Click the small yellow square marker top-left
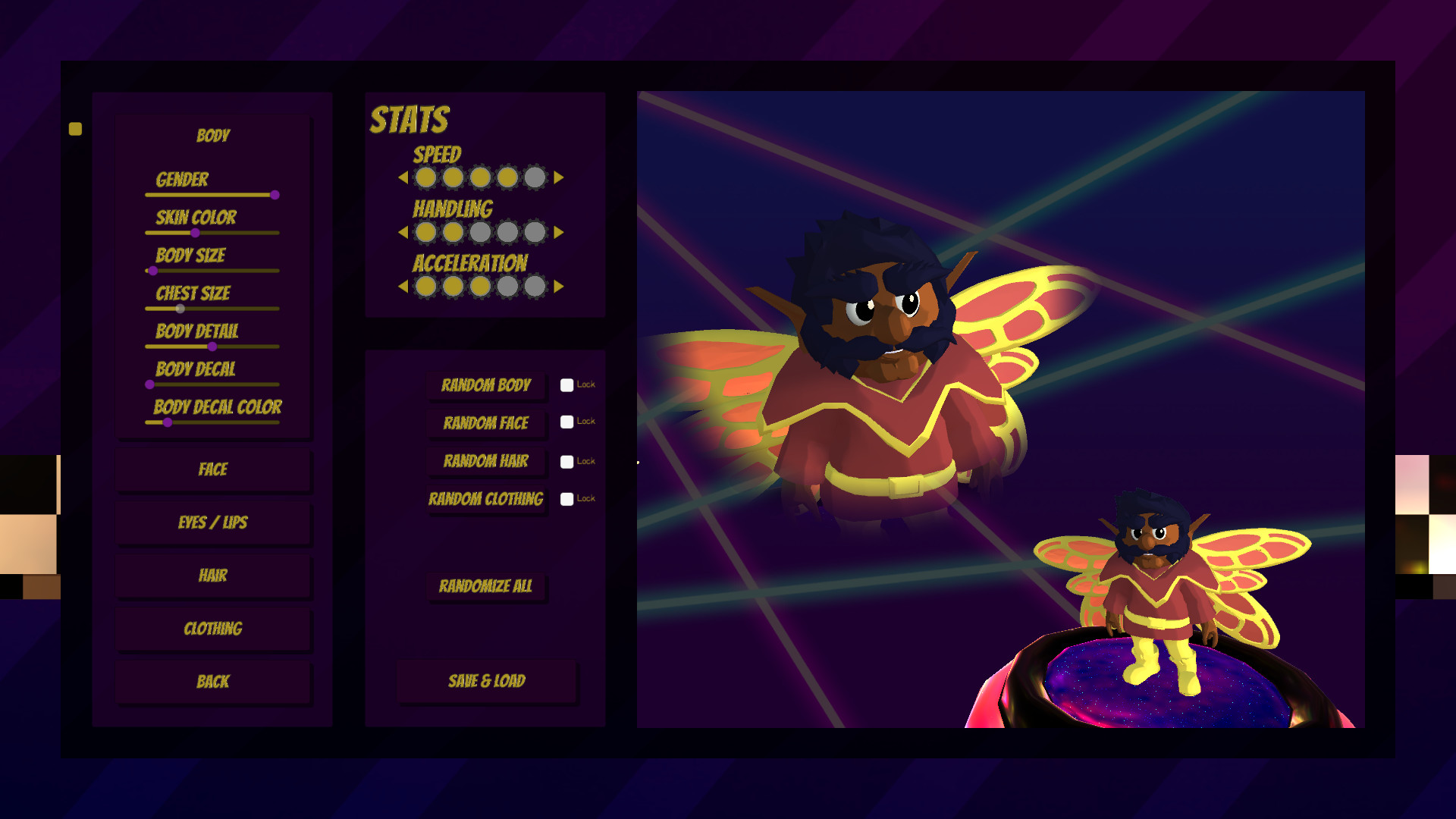This screenshot has height=819, width=1456. point(75,128)
